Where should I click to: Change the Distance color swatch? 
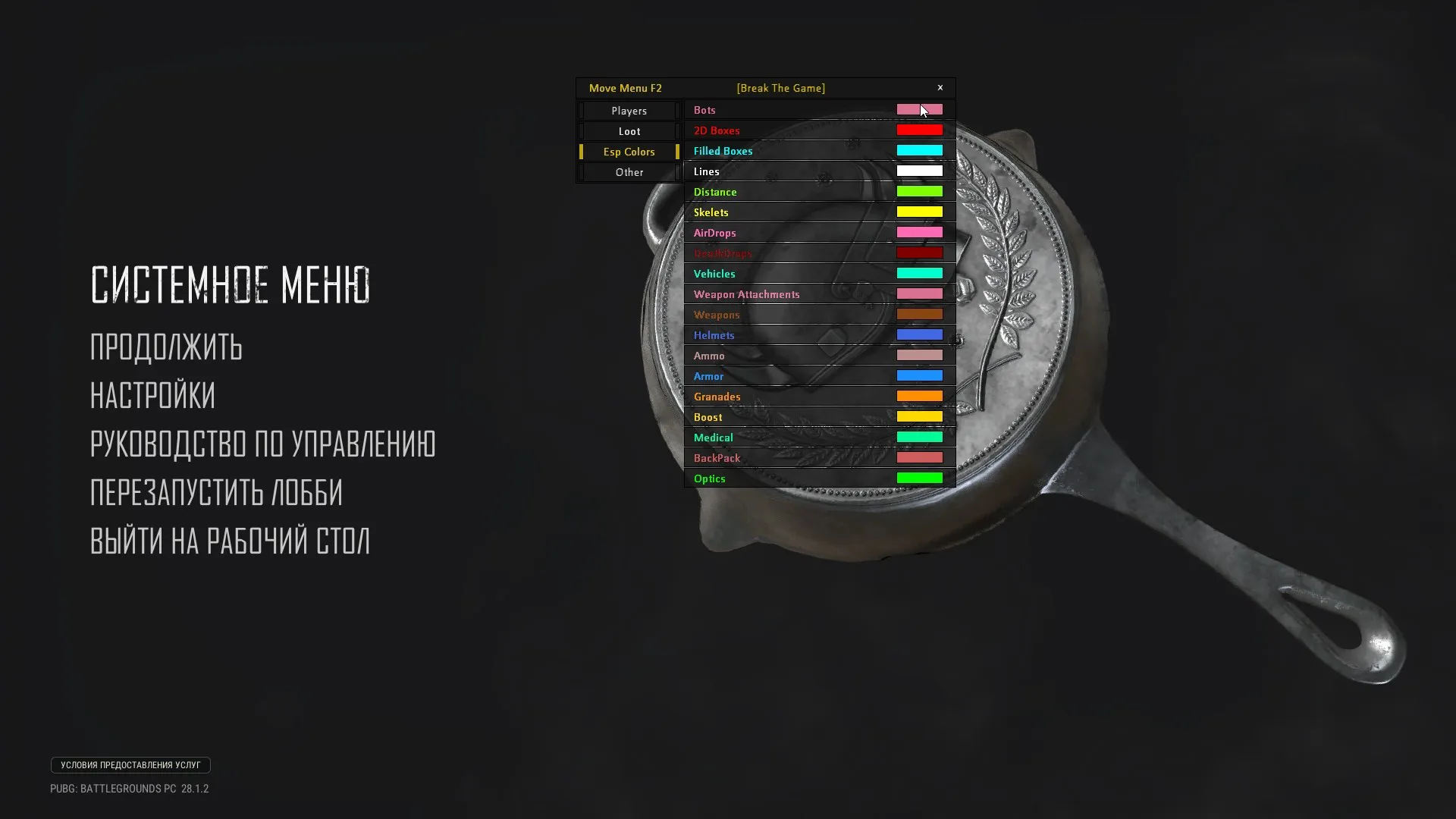pos(919,191)
